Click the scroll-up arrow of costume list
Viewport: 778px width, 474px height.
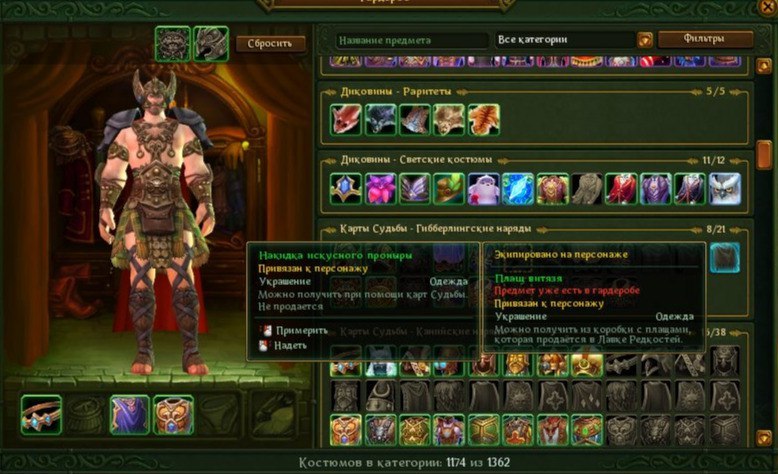[x=763, y=66]
